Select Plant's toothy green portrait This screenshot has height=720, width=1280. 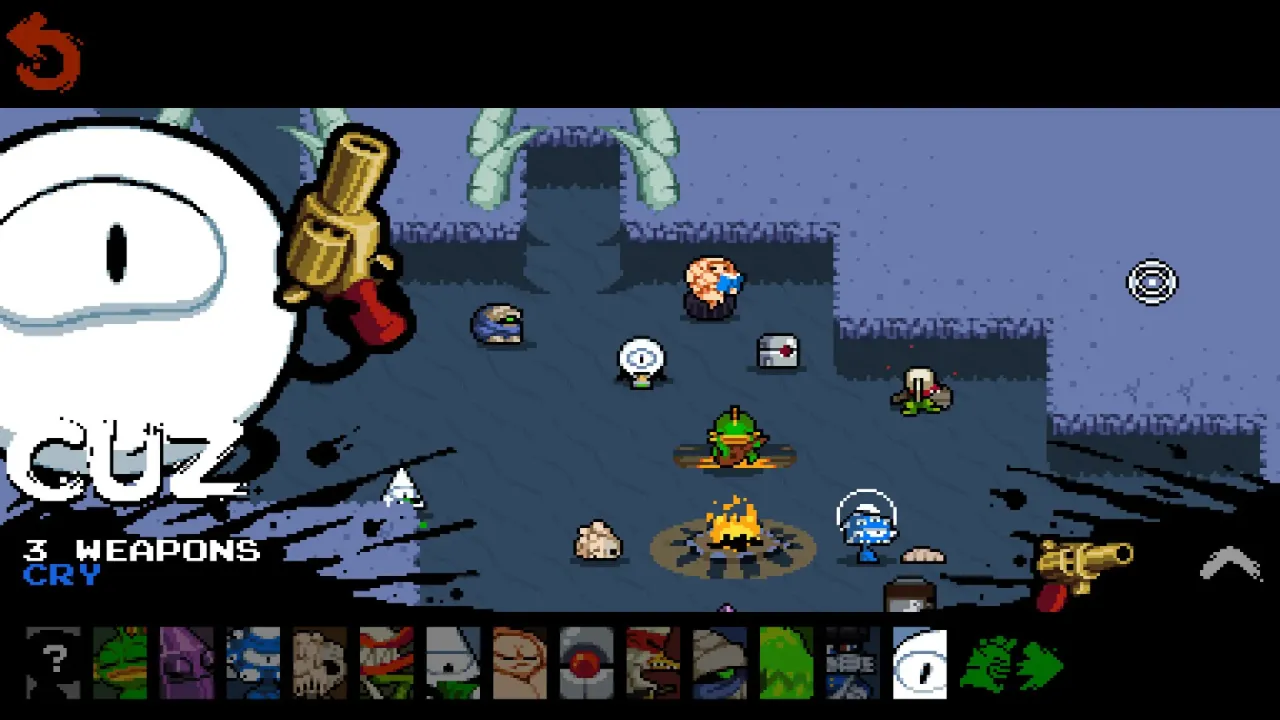(387, 662)
